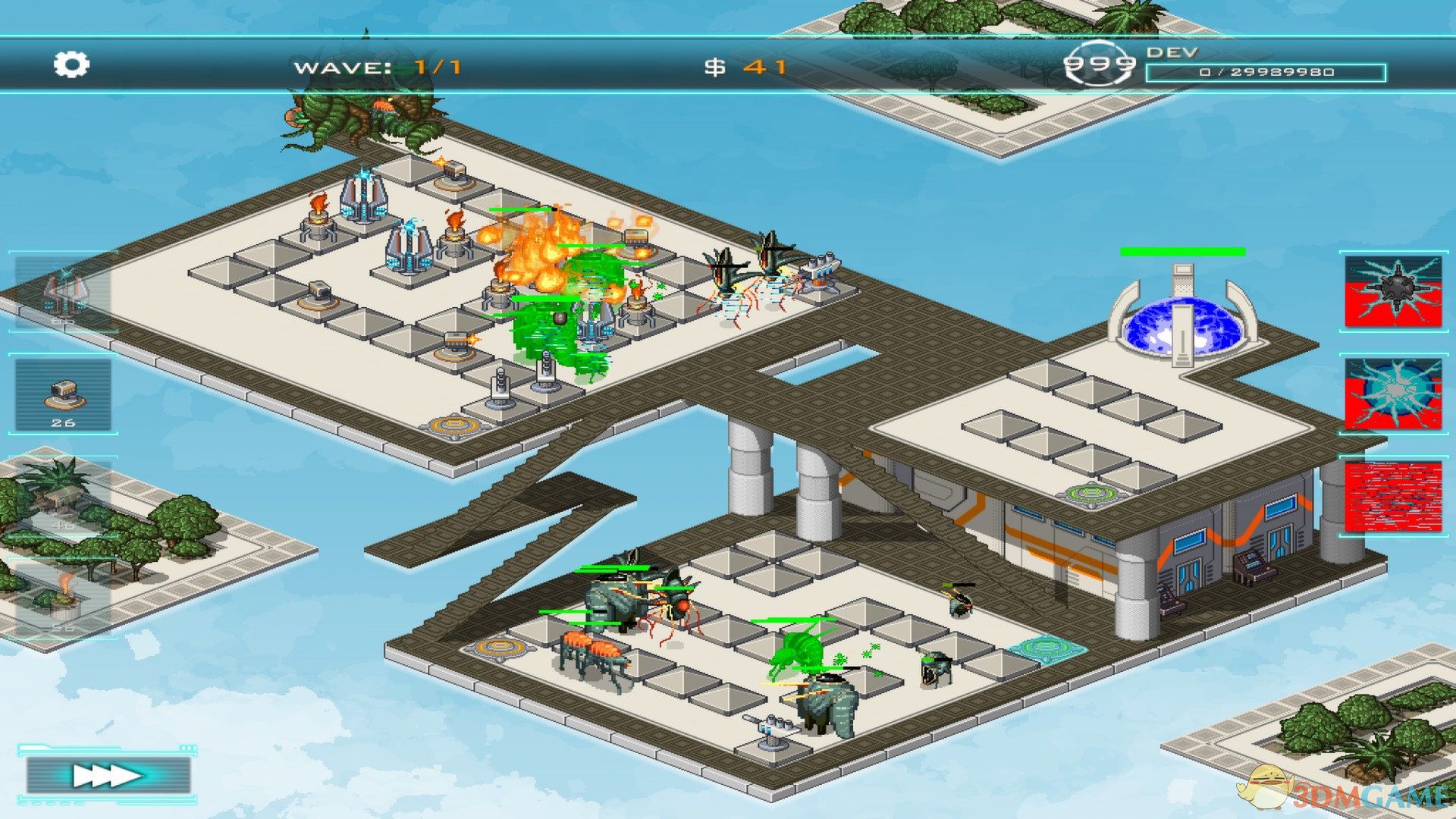This screenshot has height=819, width=1456.
Task: Trigger the blue energy blast ability
Action: (1393, 394)
